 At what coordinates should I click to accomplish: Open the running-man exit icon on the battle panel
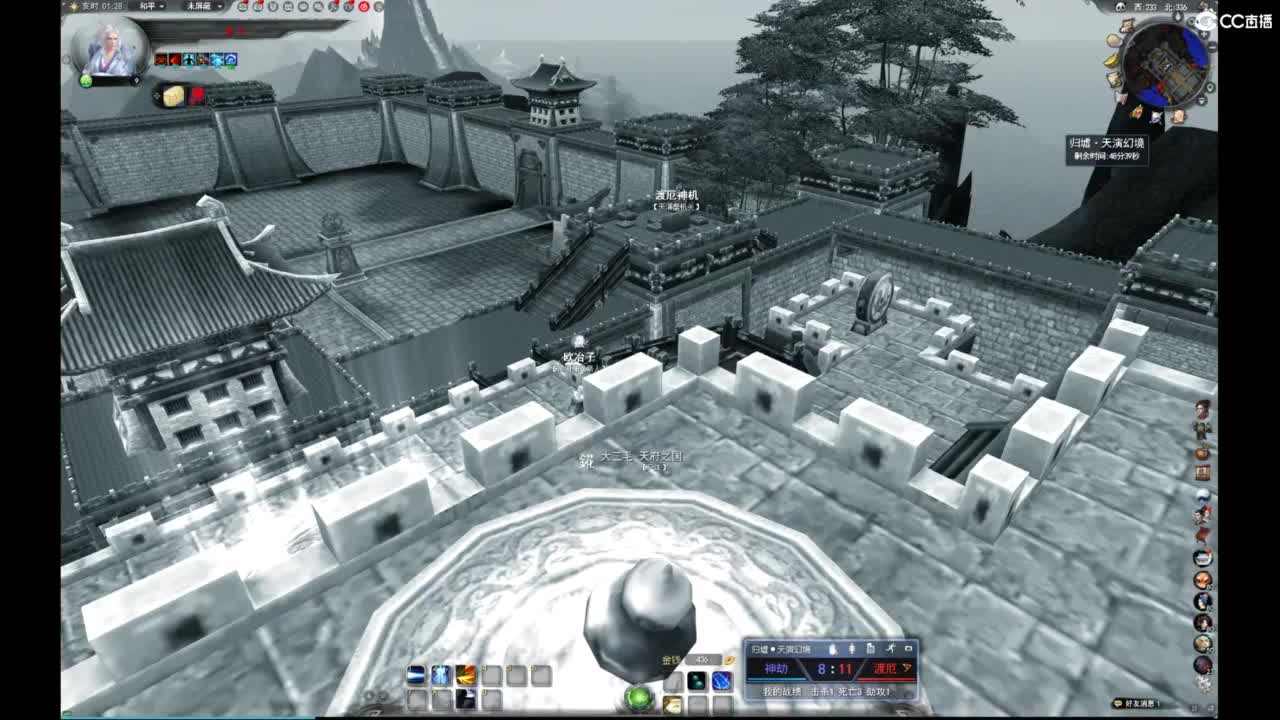click(x=891, y=649)
